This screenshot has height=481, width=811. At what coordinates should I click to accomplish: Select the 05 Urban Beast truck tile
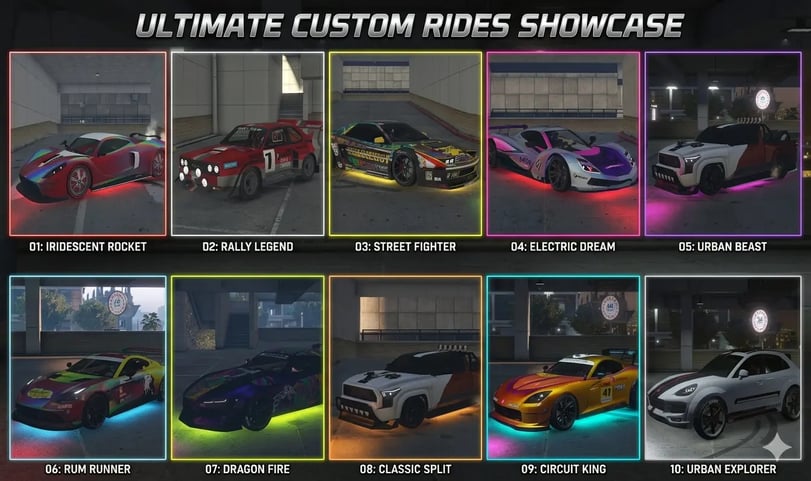(722, 144)
